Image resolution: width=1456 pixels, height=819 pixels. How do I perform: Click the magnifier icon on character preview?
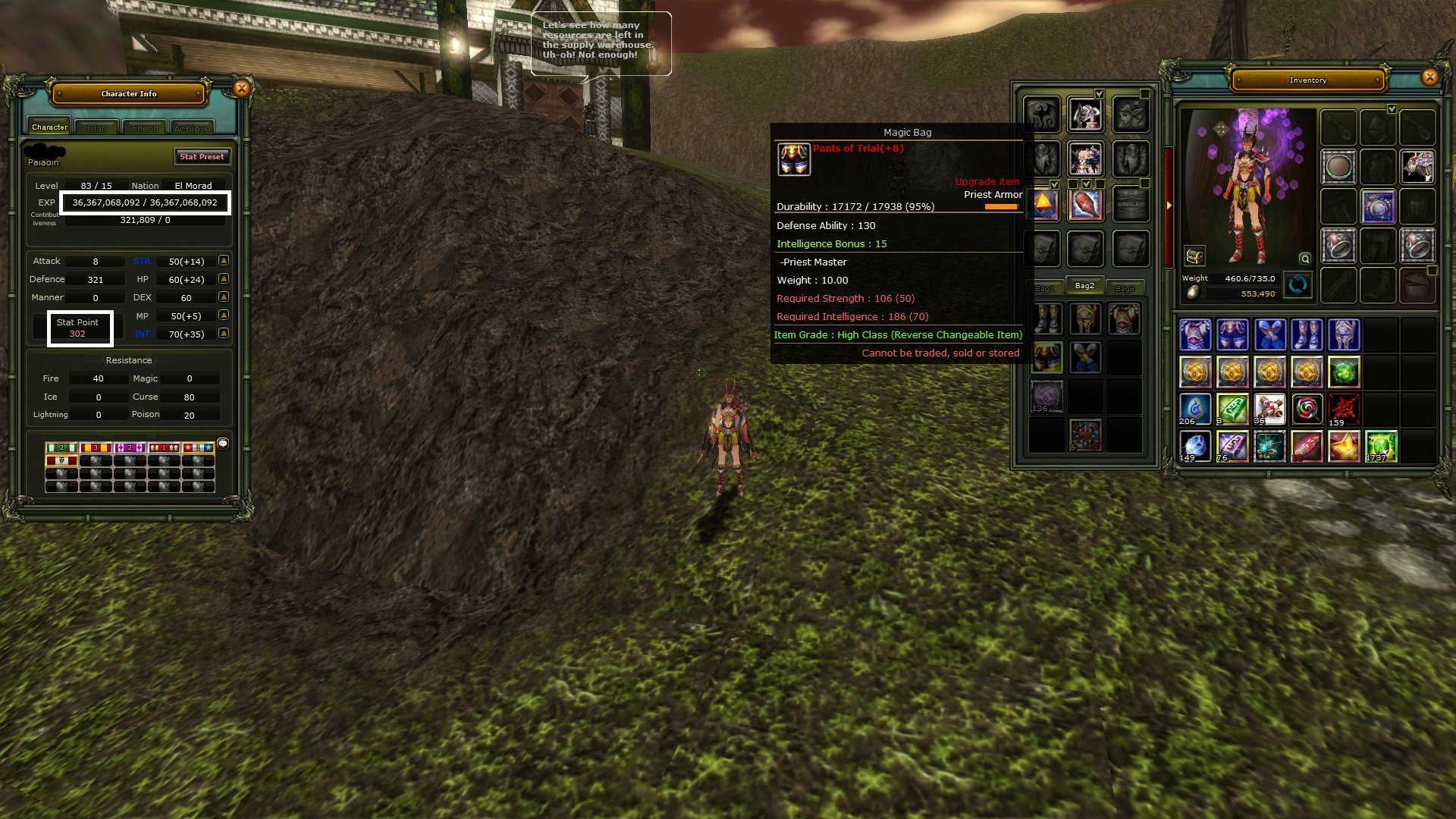(1304, 258)
